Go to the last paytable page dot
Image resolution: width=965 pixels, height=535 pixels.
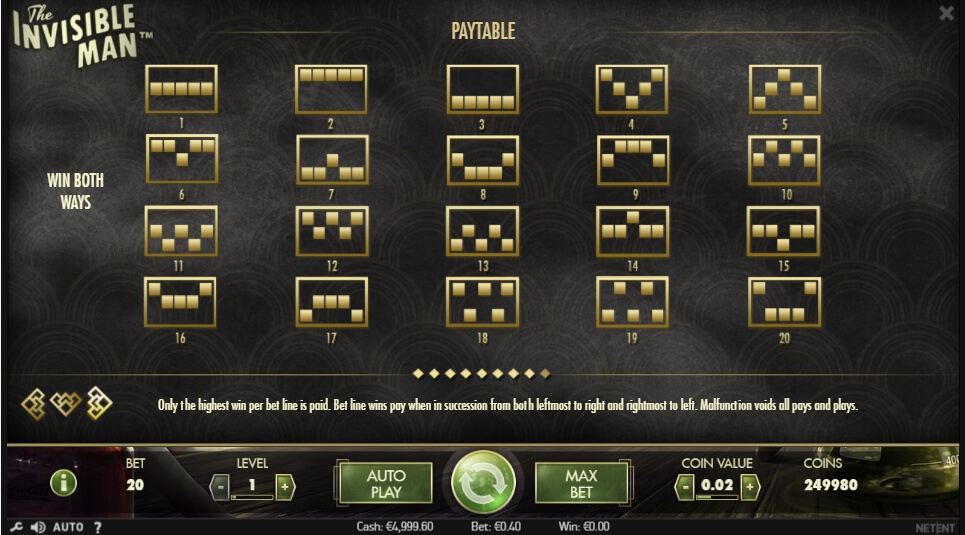(x=545, y=374)
